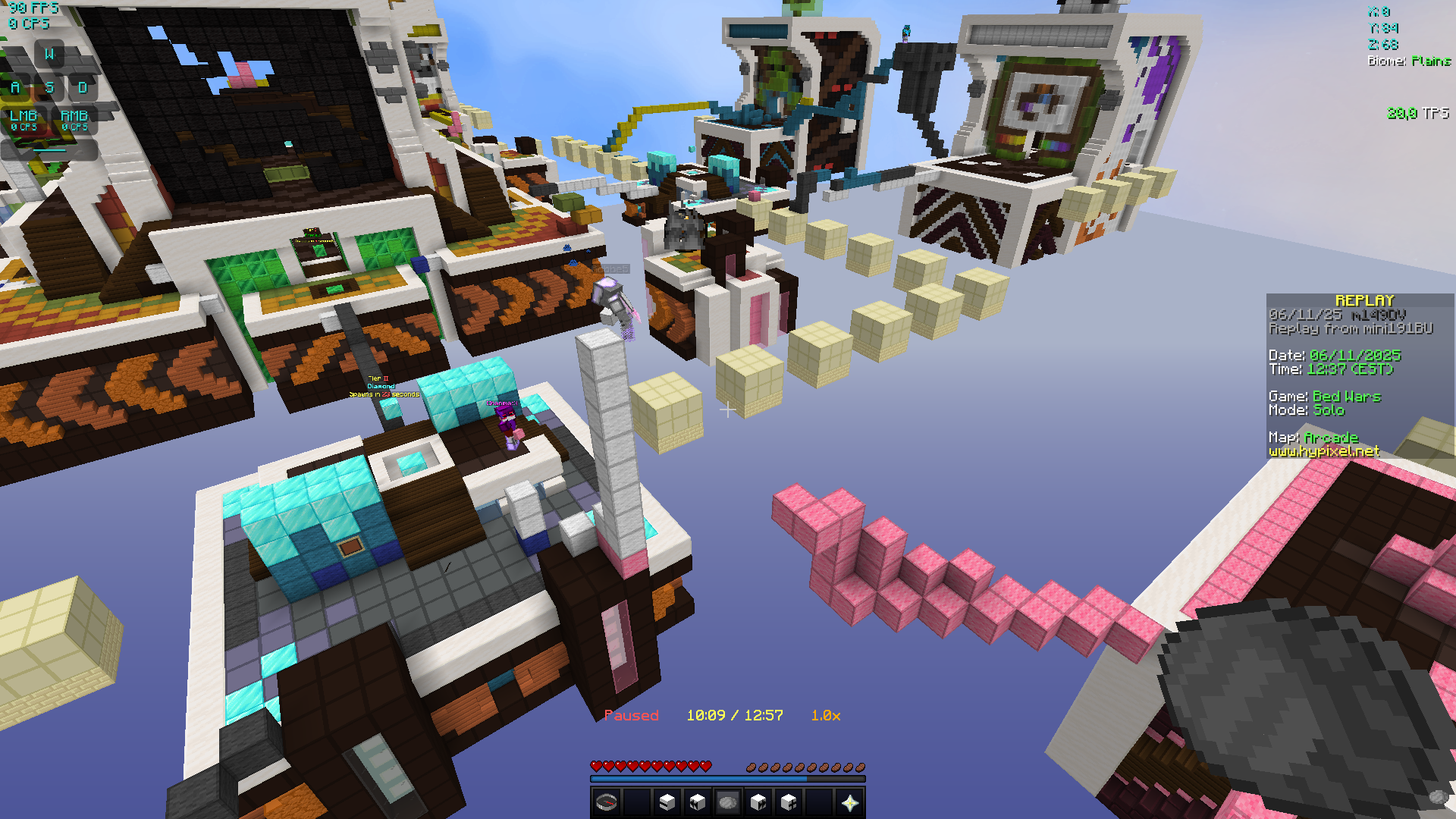Toggle the LMB indicator in the CPS overlay
This screenshot has width=1456, height=819.
(24, 120)
